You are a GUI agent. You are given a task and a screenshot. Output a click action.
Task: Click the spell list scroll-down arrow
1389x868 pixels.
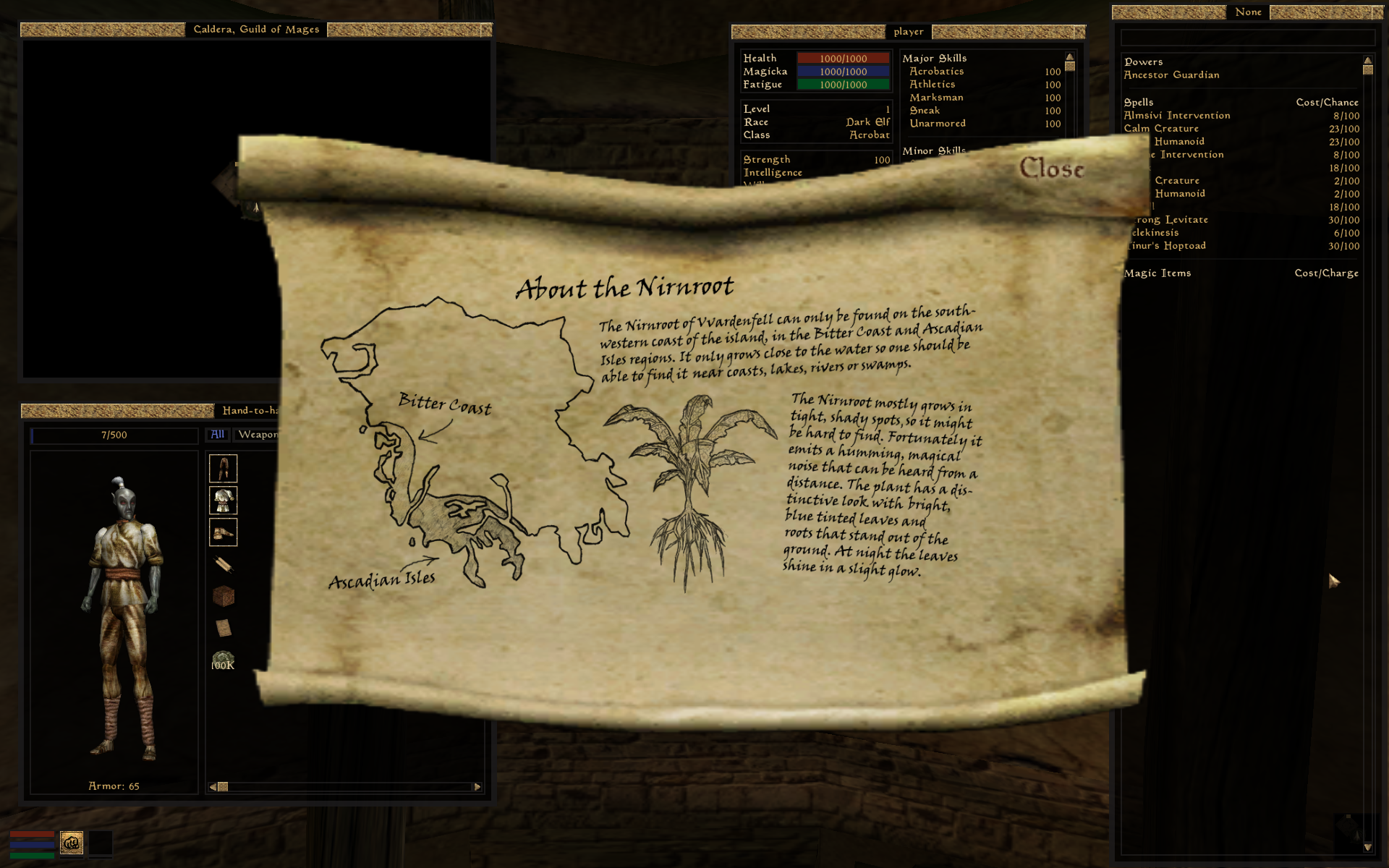(1367, 847)
